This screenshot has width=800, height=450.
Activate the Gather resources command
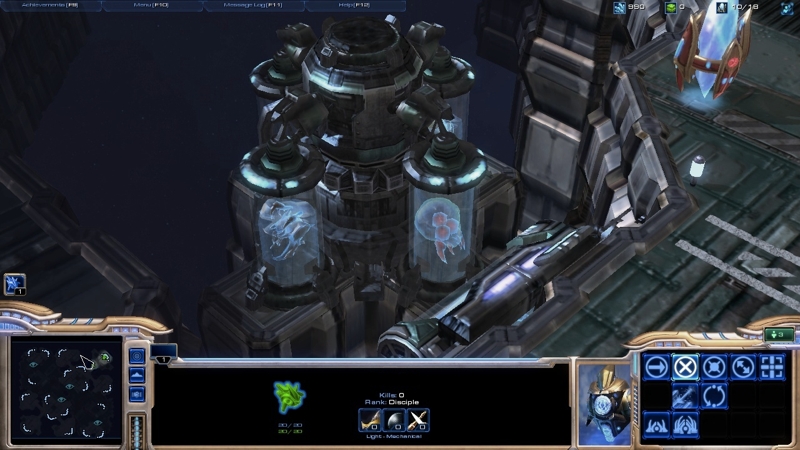(685, 396)
